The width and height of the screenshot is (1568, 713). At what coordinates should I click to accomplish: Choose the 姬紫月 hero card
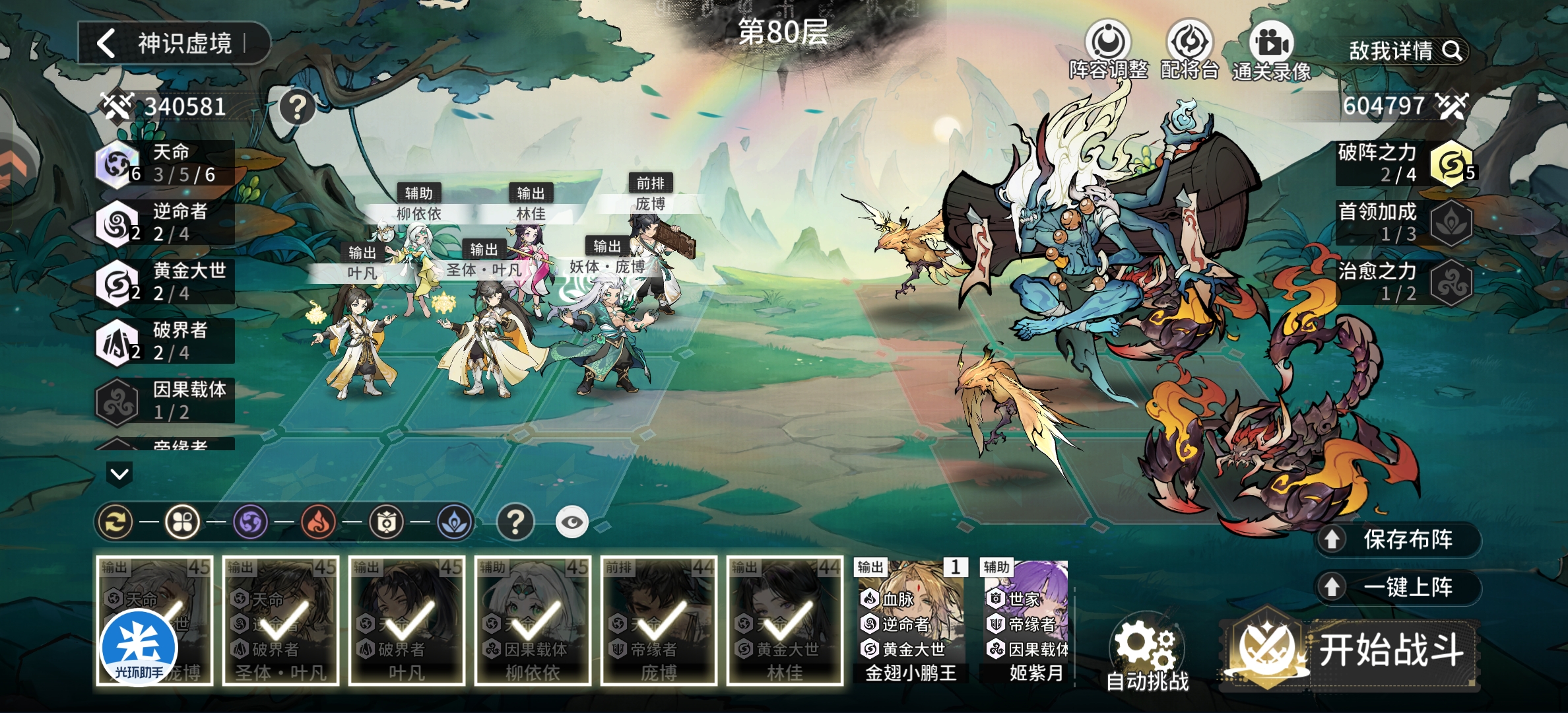[1026, 621]
